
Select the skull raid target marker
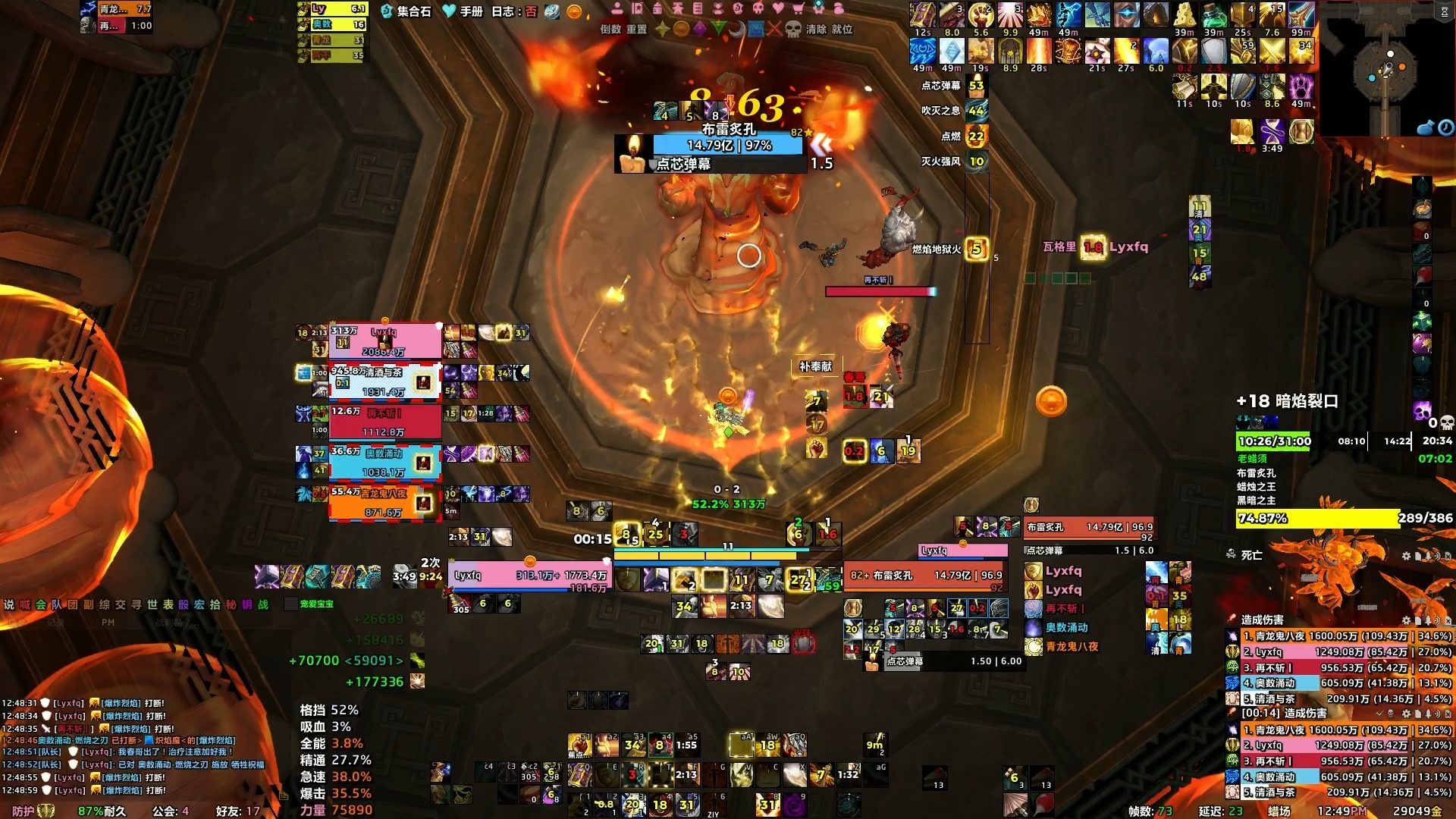pos(793,30)
